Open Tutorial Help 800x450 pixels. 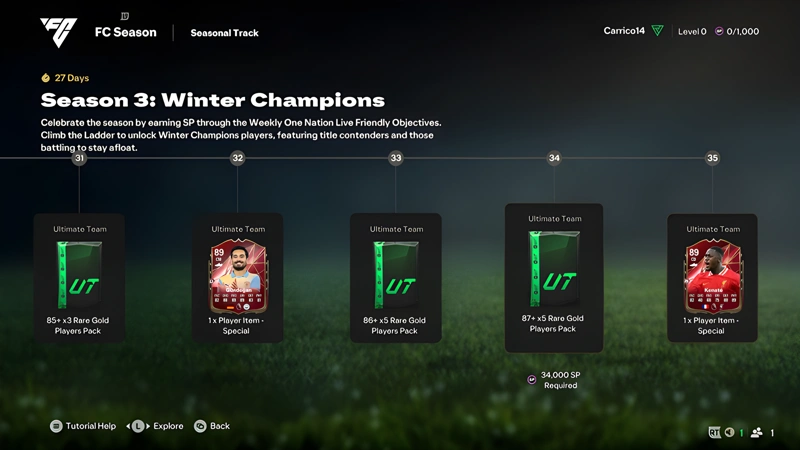point(82,426)
